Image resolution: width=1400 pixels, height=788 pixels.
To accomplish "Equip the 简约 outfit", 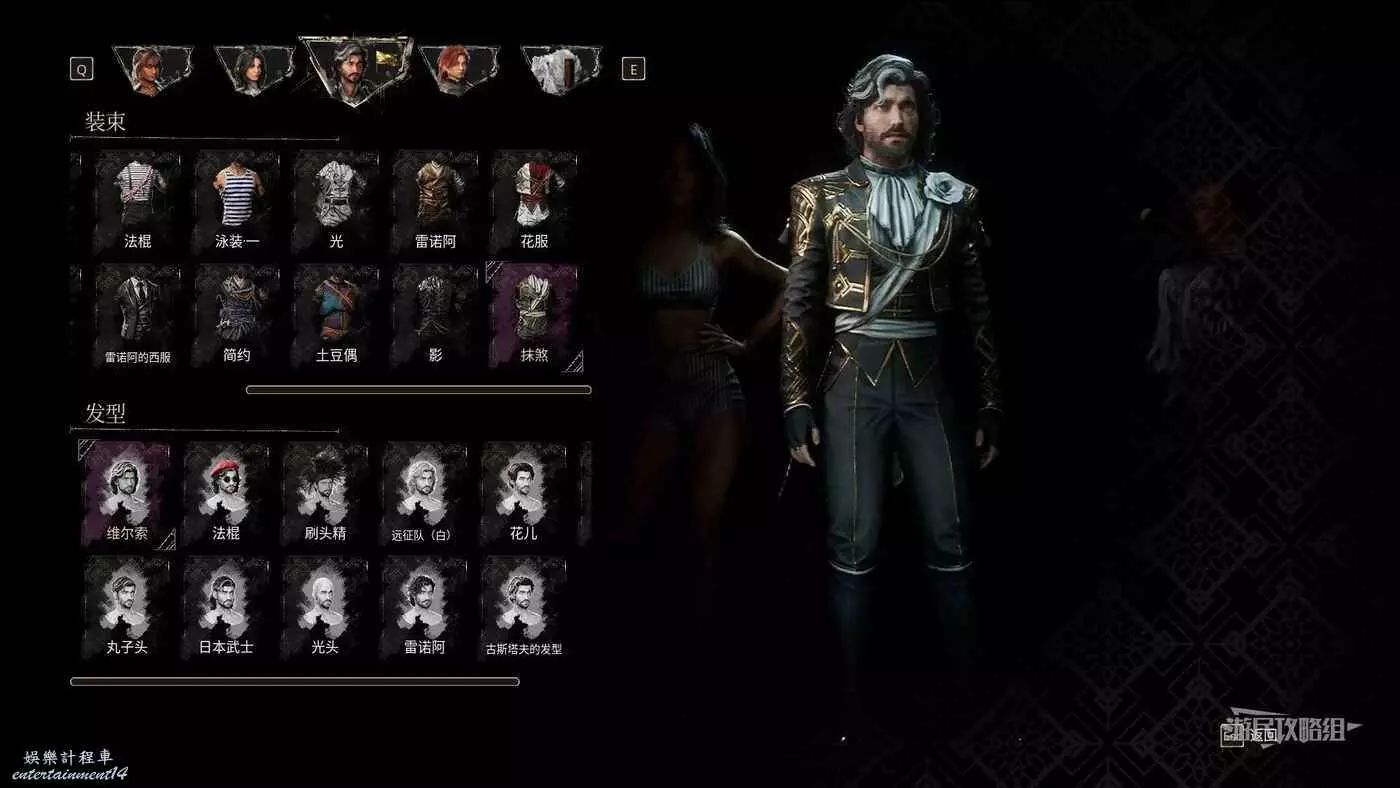I will (236, 315).
